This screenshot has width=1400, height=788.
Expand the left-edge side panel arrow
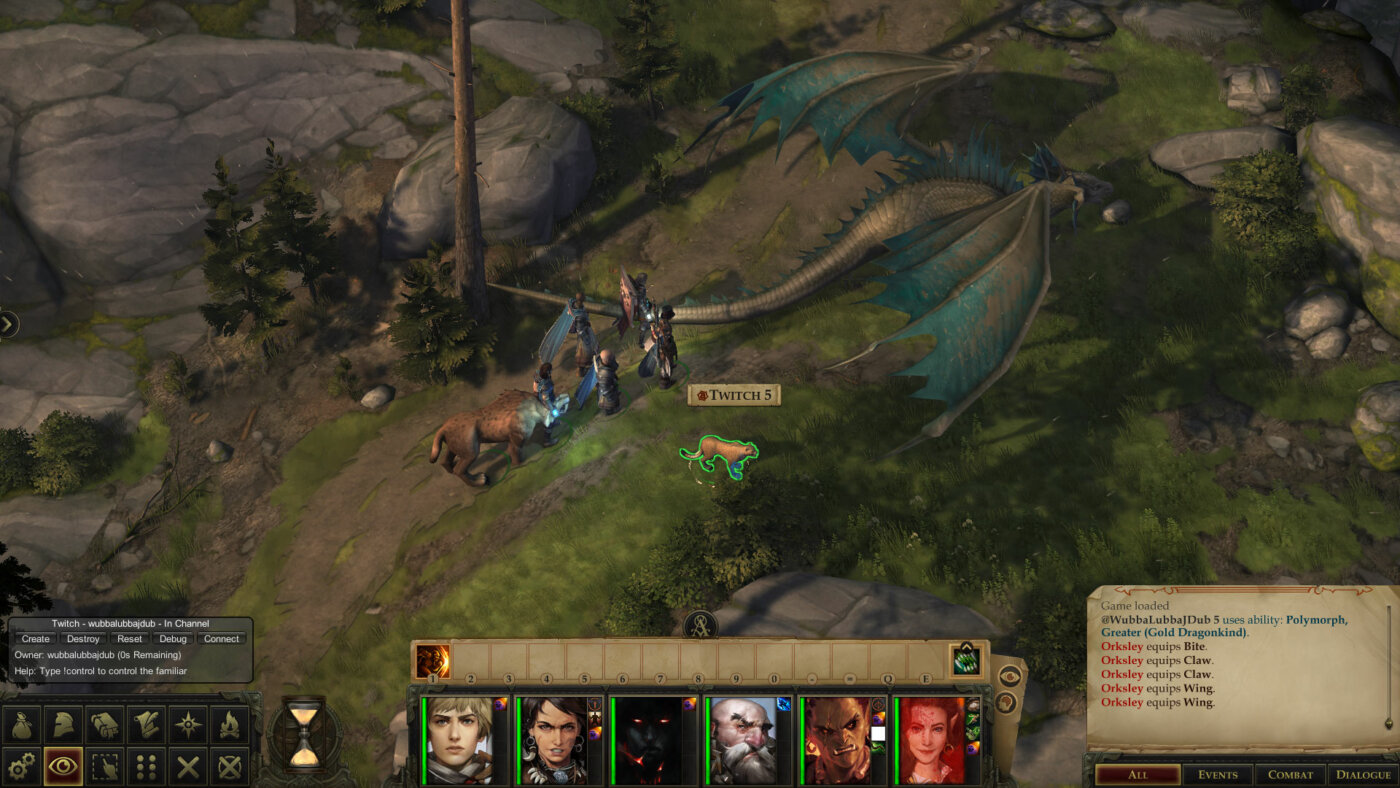(x=8, y=322)
